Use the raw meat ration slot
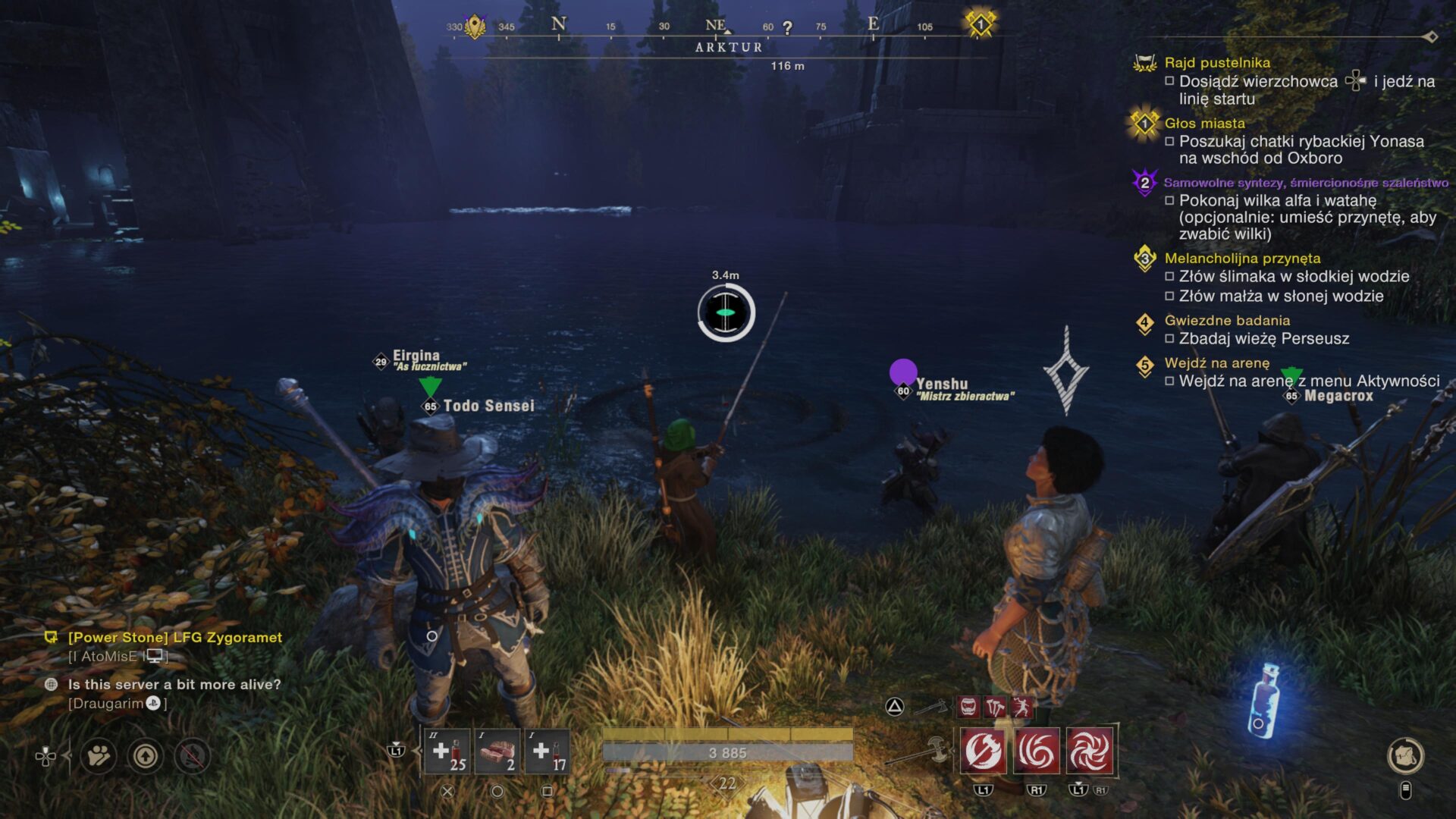The height and width of the screenshot is (819, 1456). 497,752
